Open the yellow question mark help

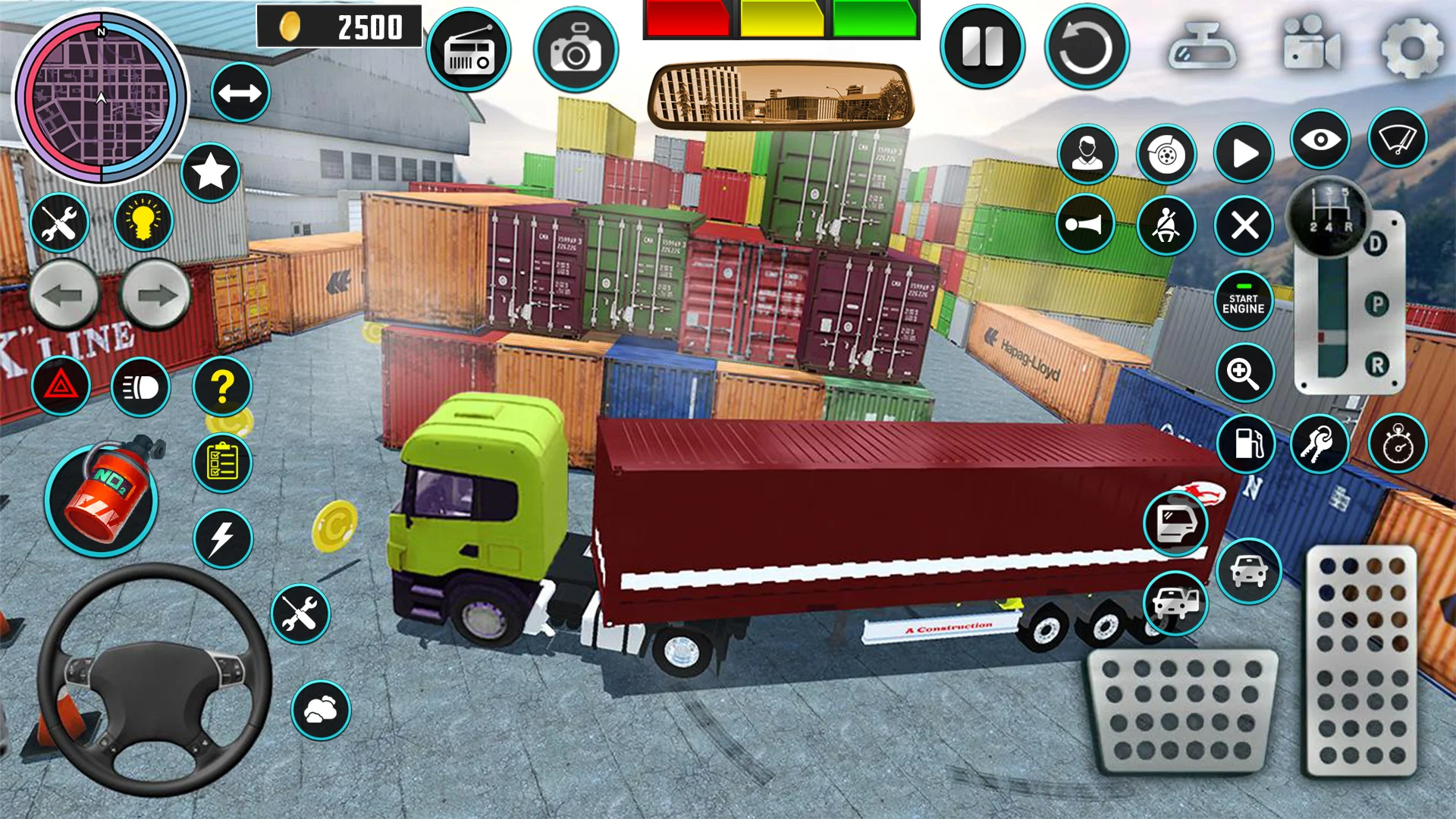click(x=222, y=387)
